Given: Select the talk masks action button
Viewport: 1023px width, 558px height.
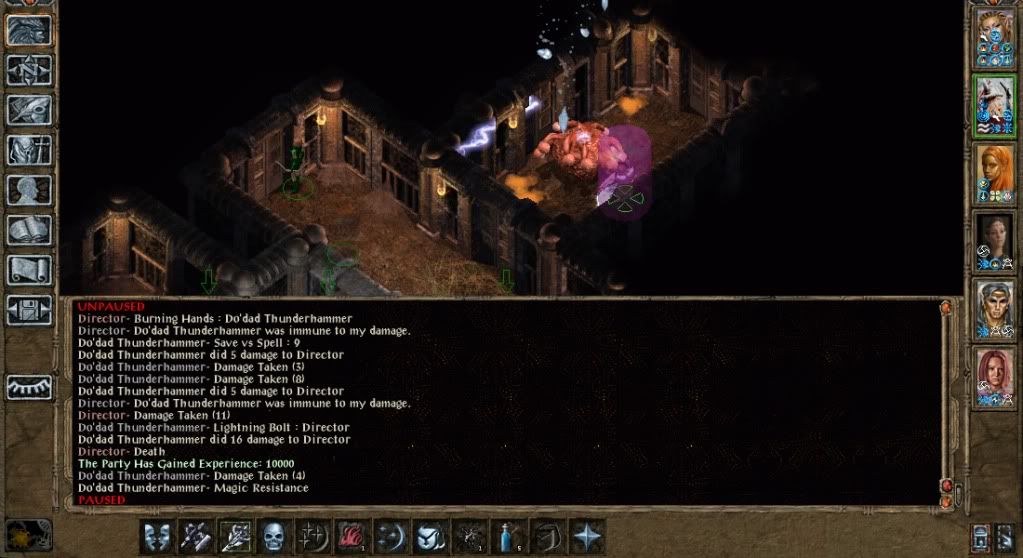Looking at the screenshot, I should point(157,537).
